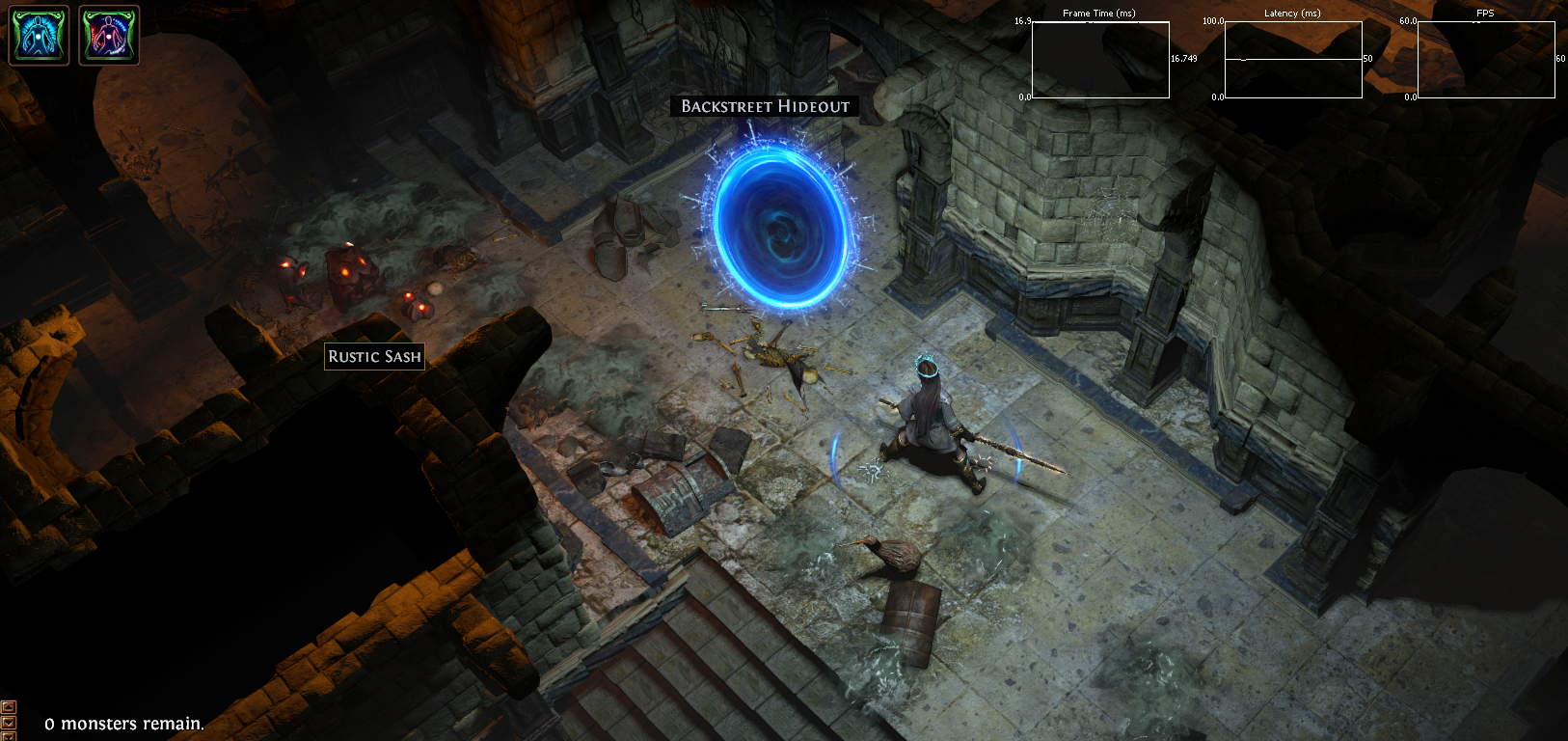Select the pink and red figure buff icon
Viewport: 1568px width, 741px height.
coord(109,35)
